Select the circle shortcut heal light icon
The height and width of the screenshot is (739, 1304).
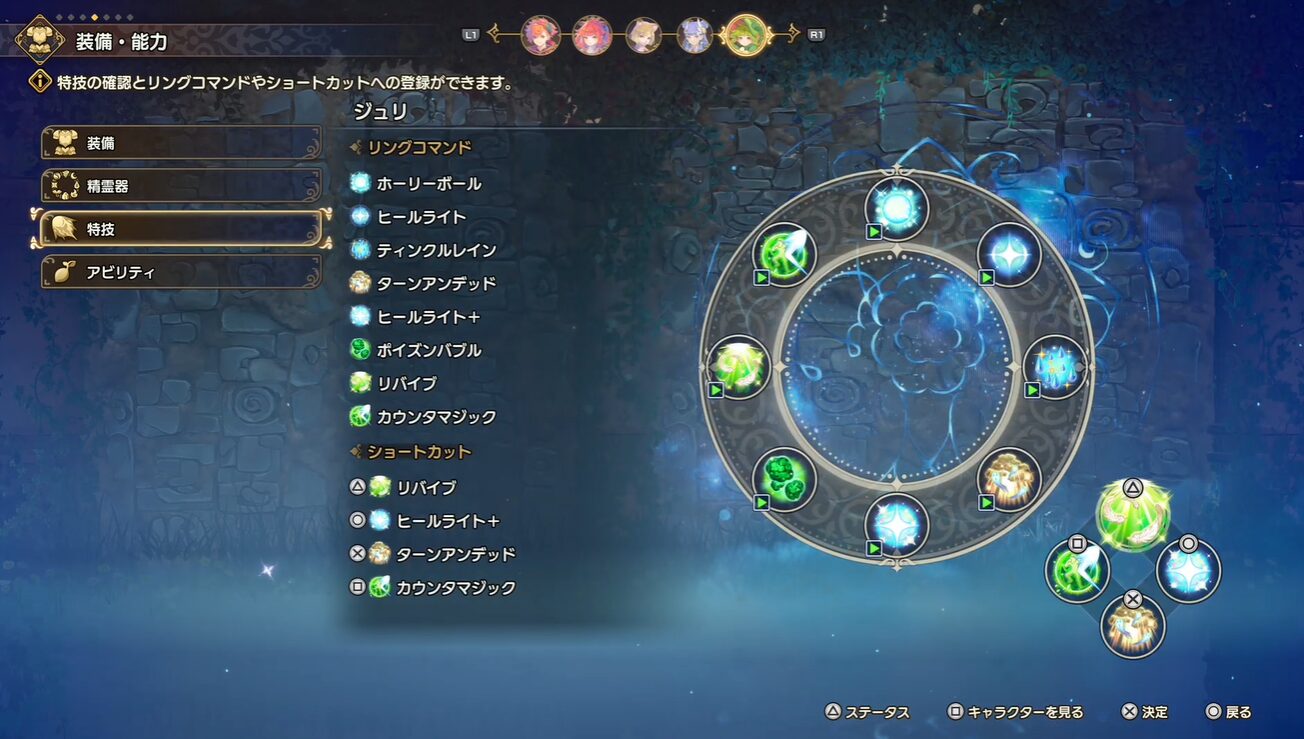1188,571
